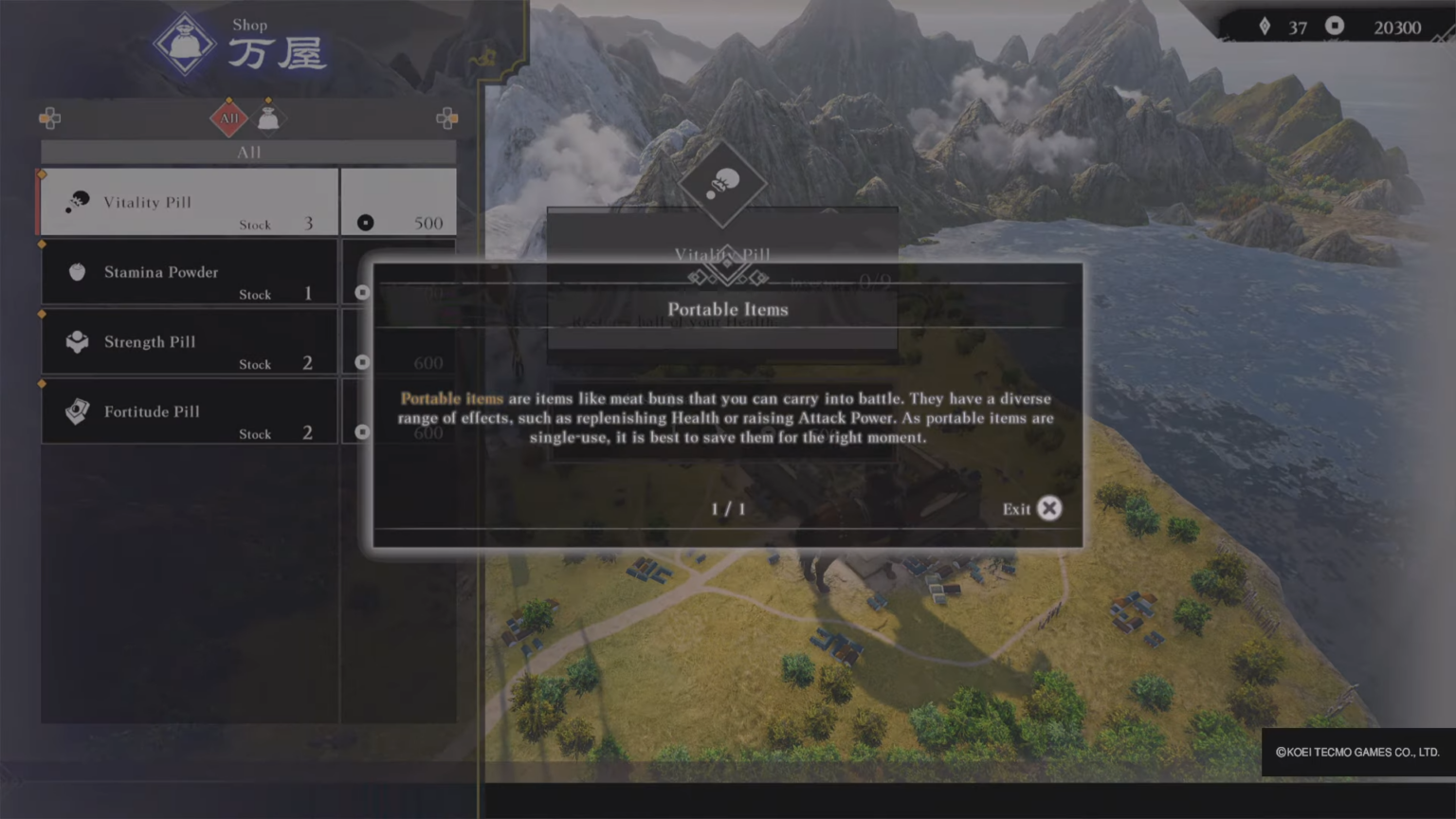Switch to the red All category tab
The width and height of the screenshot is (1456, 819).
[x=227, y=118]
